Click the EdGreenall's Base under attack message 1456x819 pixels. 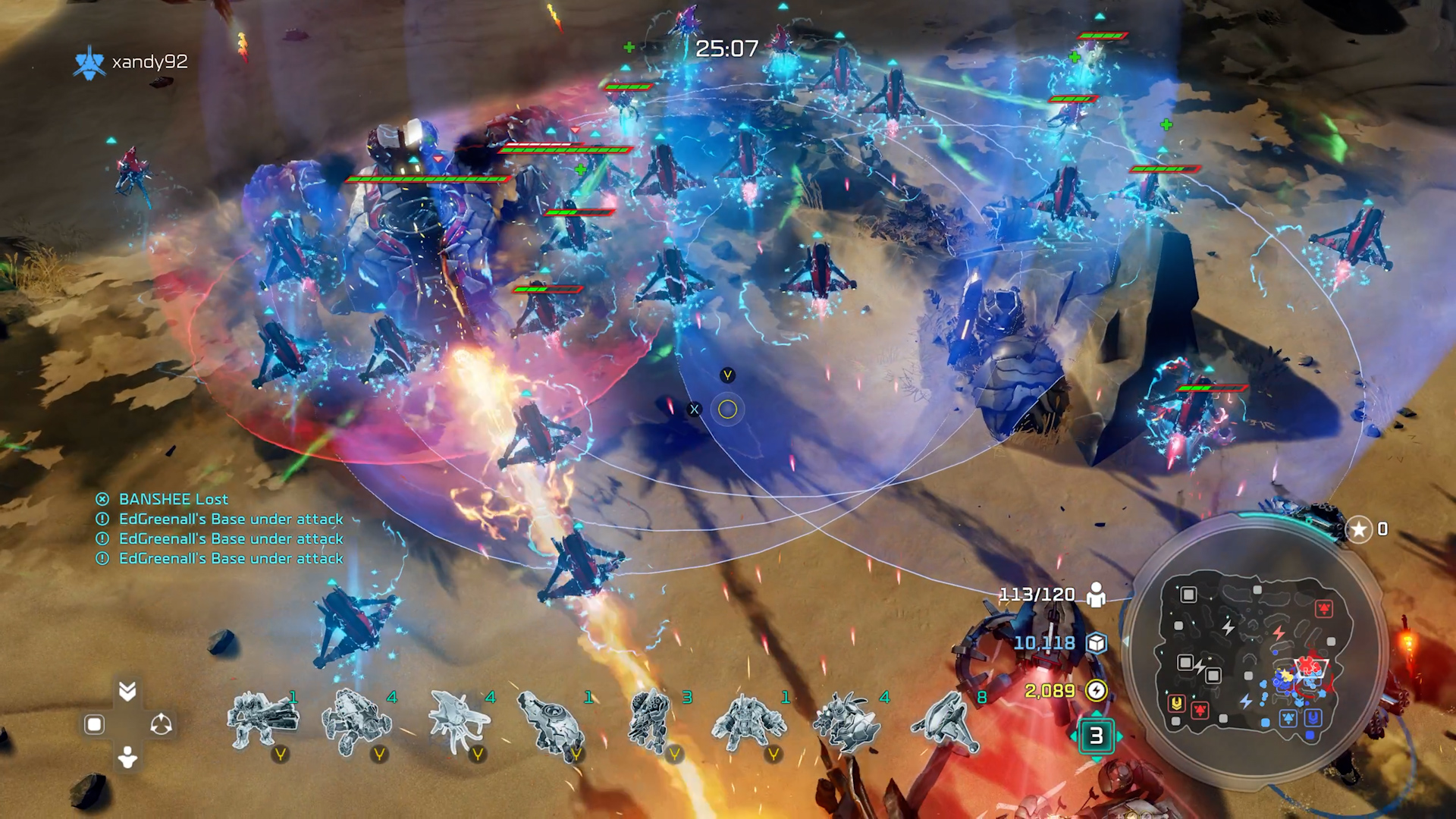pyautogui.click(x=231, y=519)
